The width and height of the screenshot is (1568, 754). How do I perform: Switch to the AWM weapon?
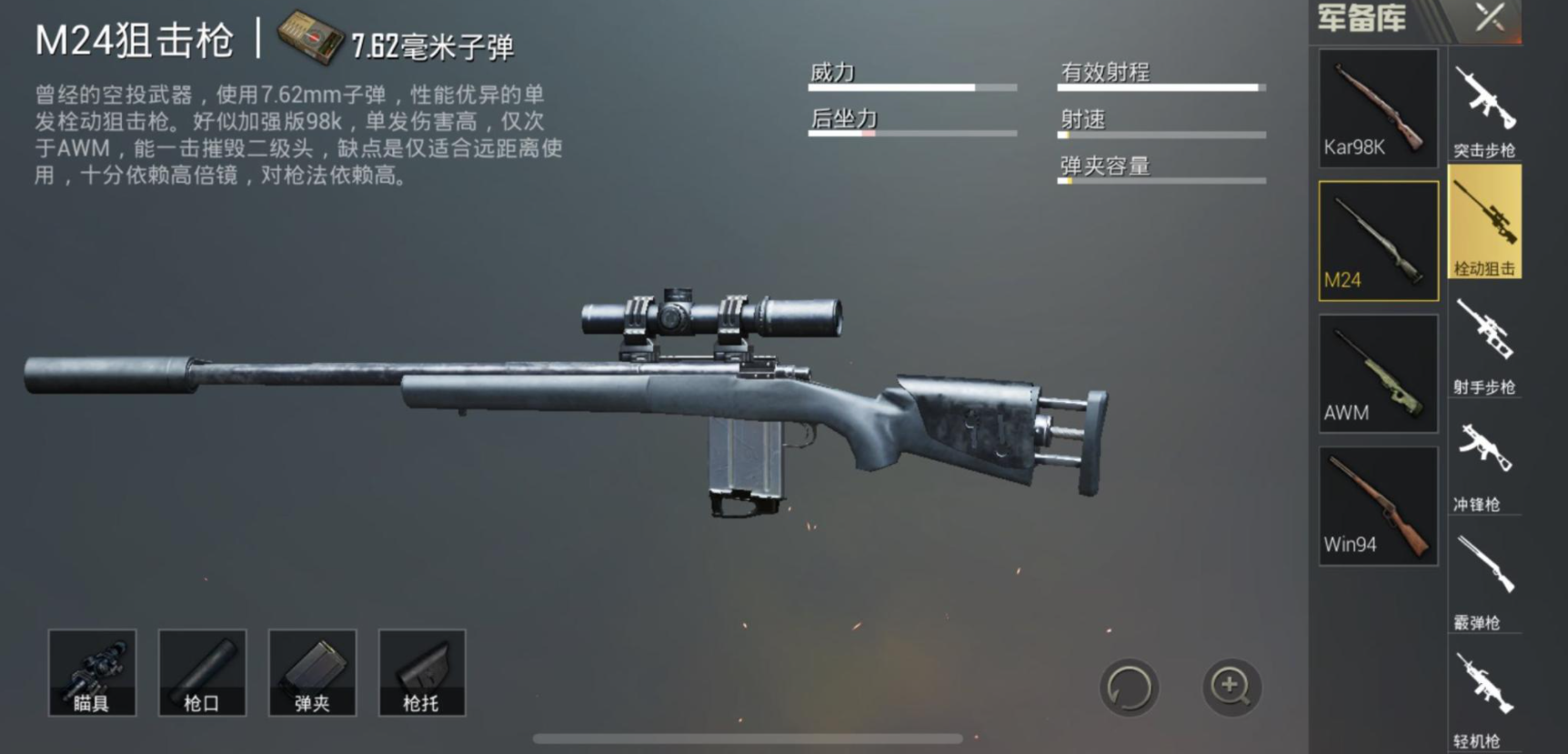coord(1376,371)
